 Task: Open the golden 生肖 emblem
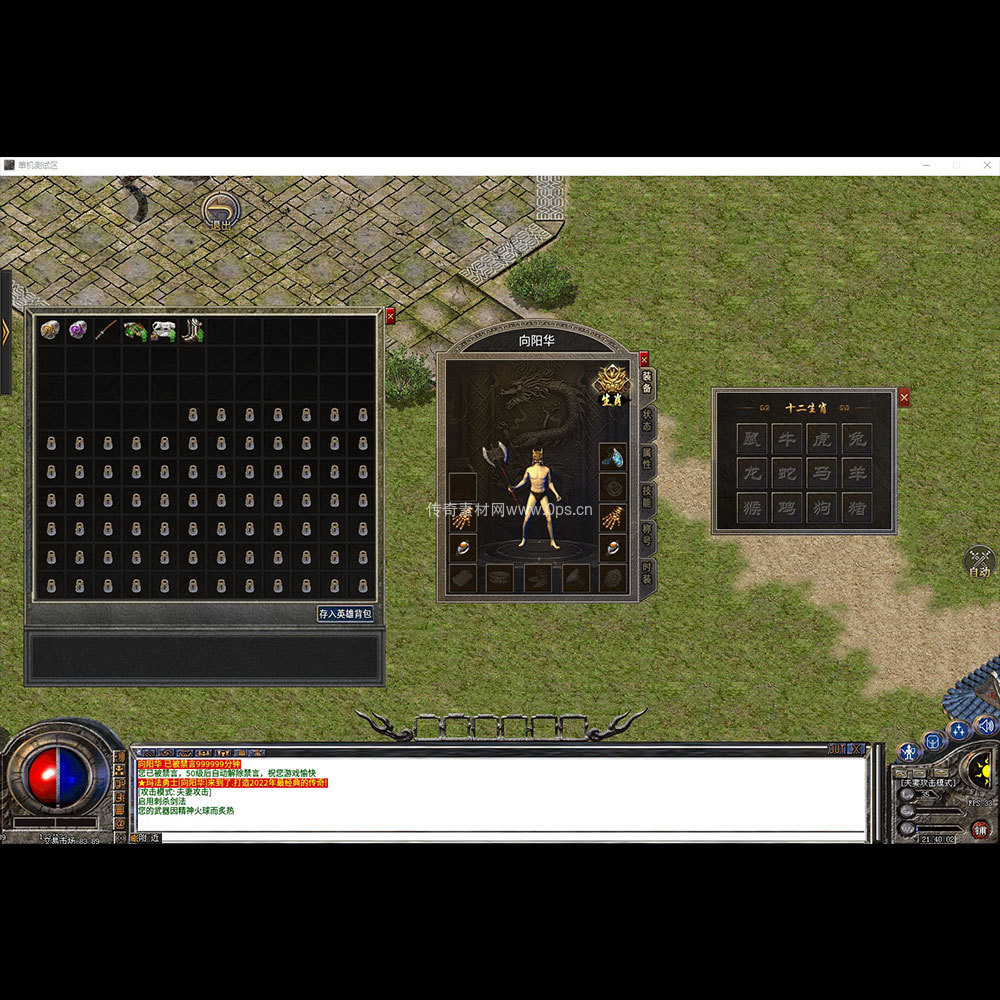click(612, 384)
